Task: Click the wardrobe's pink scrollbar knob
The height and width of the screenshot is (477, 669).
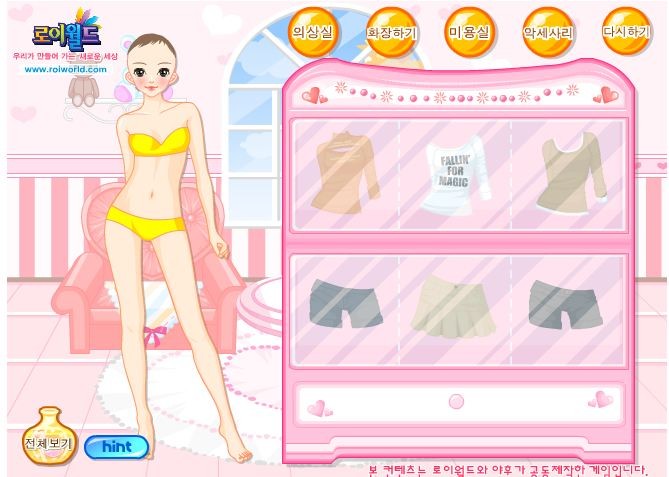Action: click(456, 401)
